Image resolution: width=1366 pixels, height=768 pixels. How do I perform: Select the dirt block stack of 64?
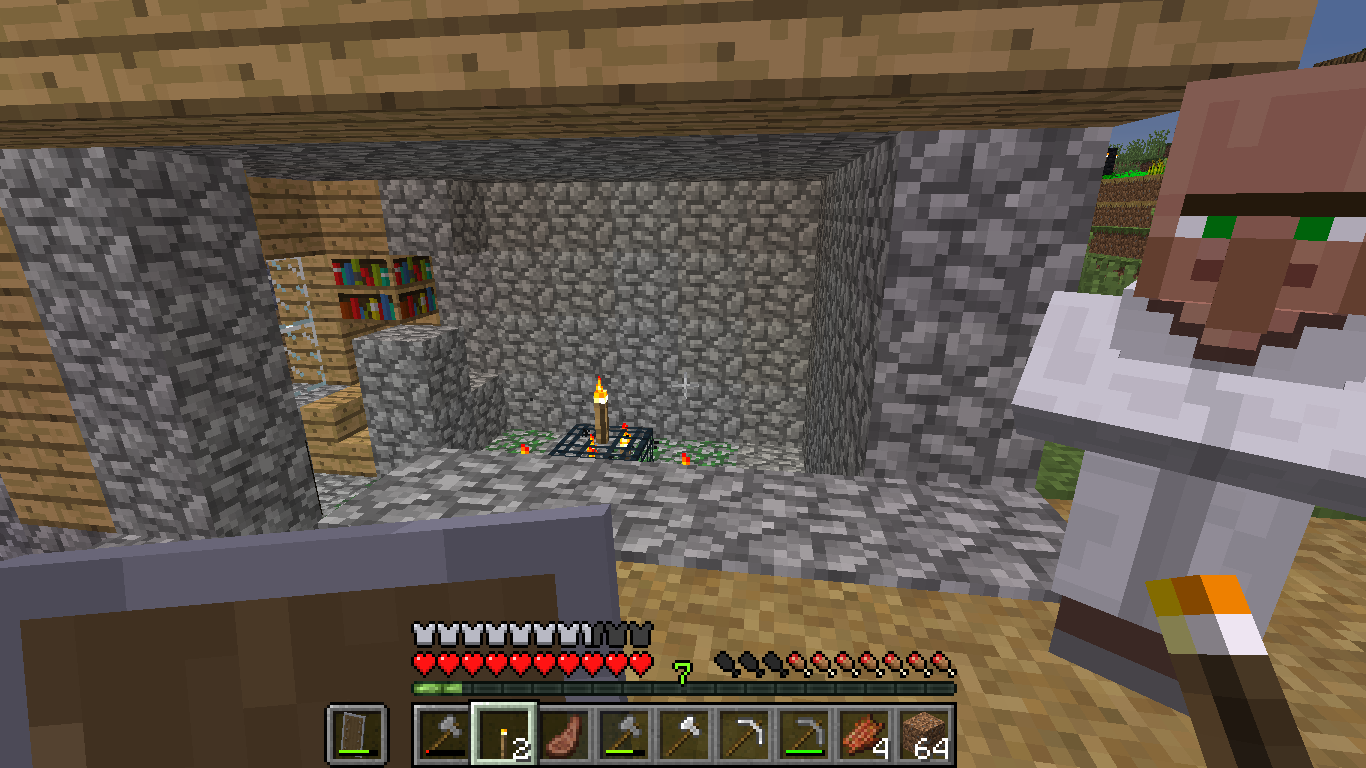pyautogui.click(x=924, y=734)
